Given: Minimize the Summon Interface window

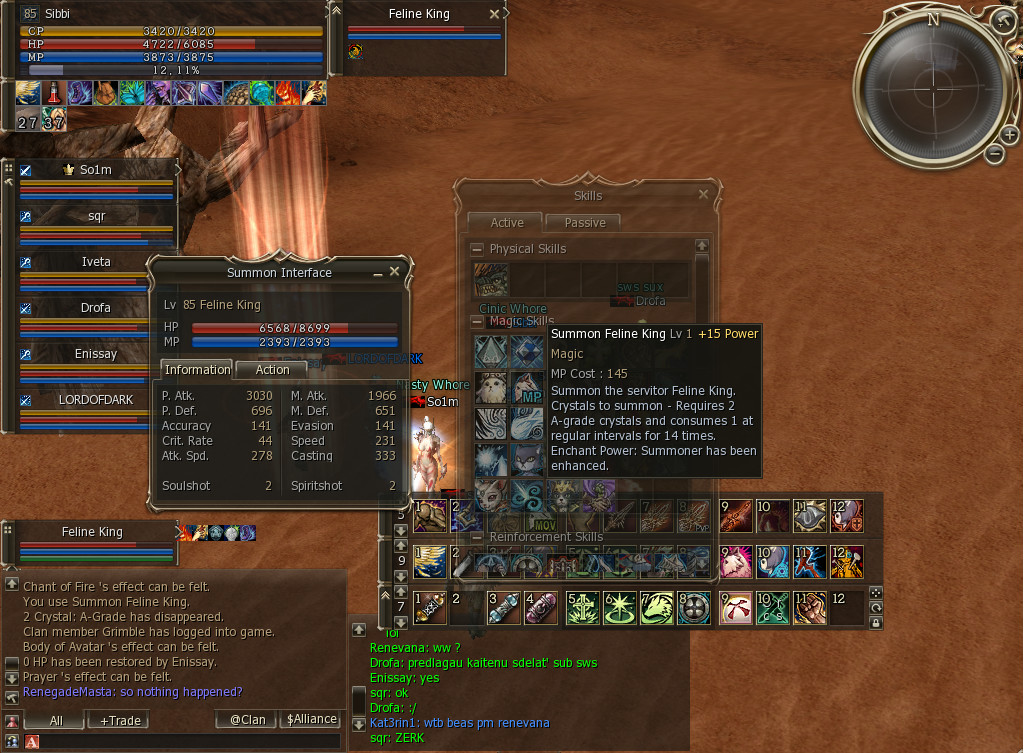Looking at the screenshot, I should (x=378, y=272).
